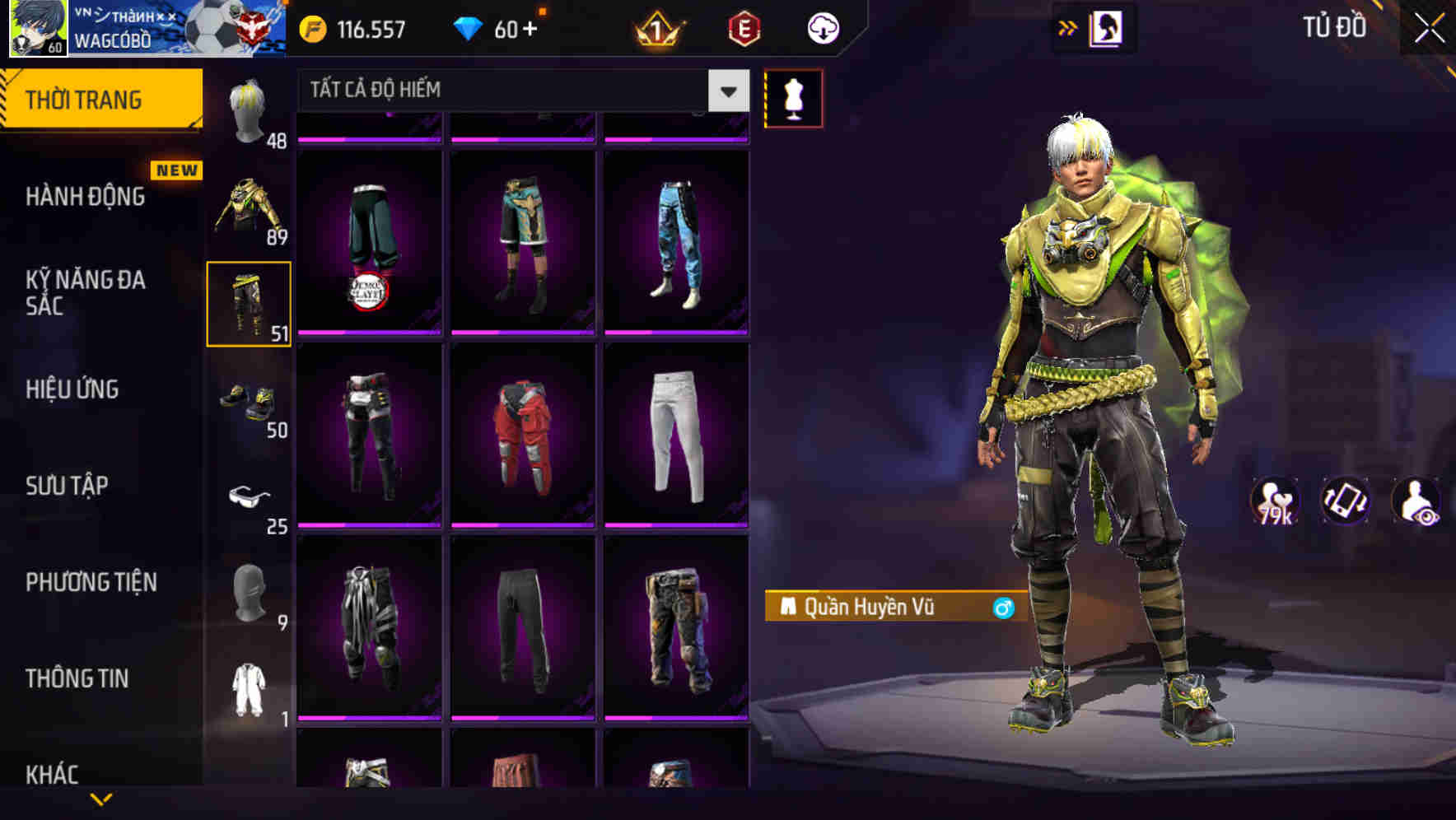Open the mannequin preset outfit panel
This screenshot has height=820, width=1456.
click(793, 97)
